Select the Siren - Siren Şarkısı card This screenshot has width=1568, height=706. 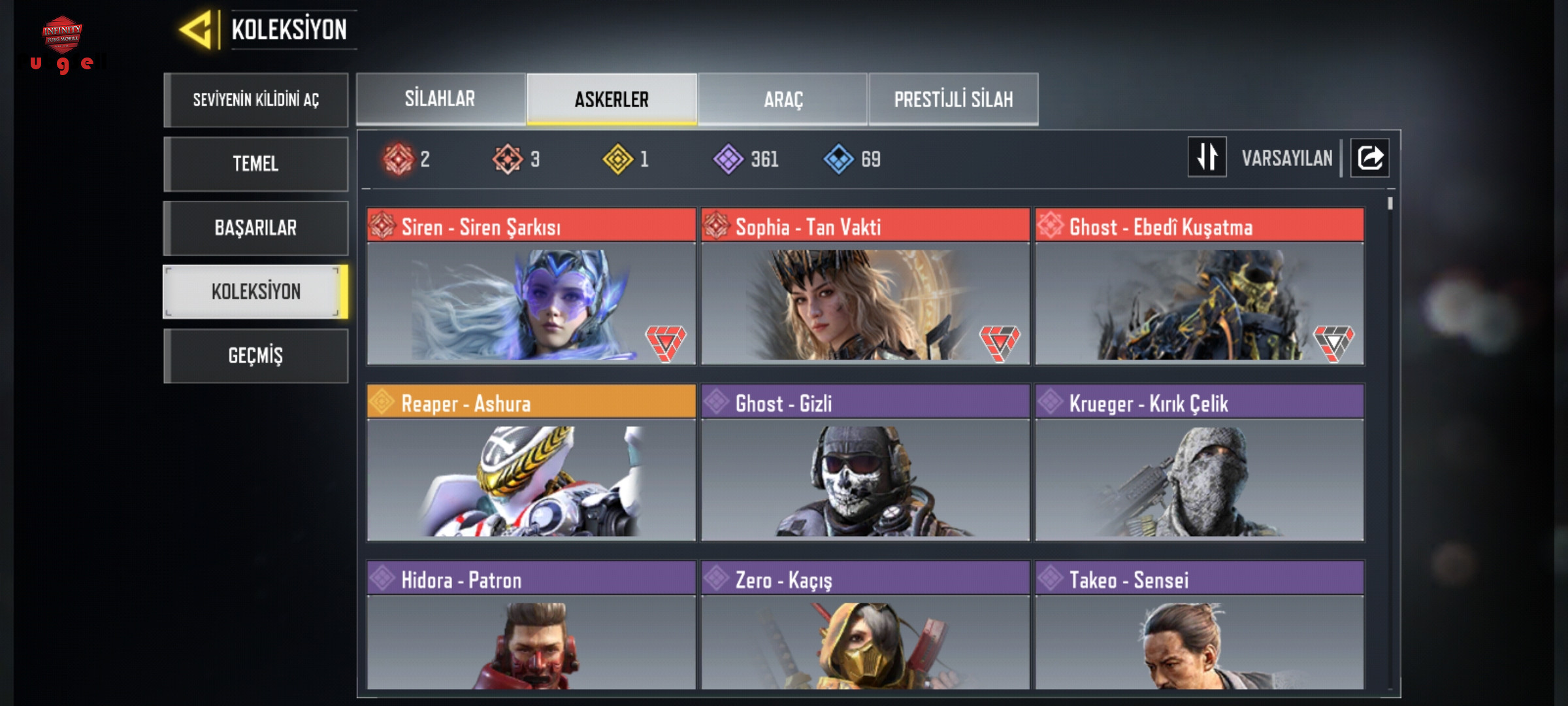tap(531, 286)
